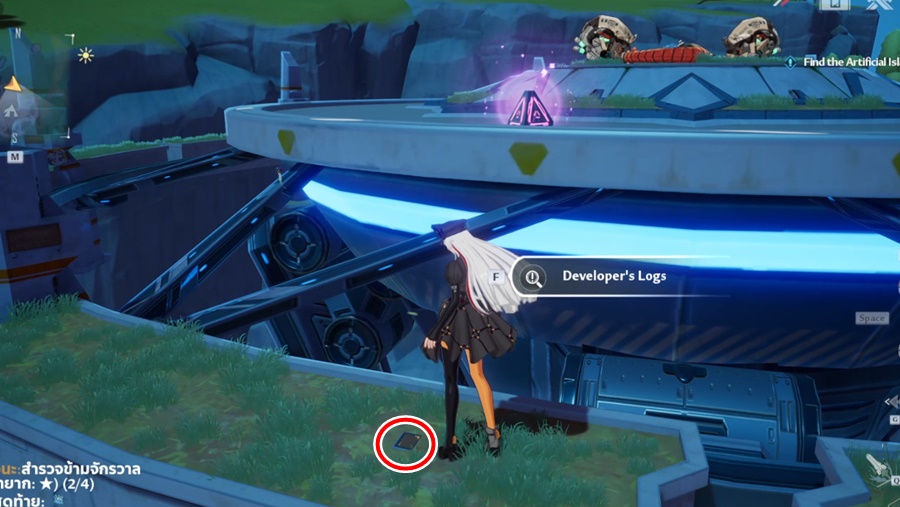
Task: Open the crossed-tools icon in the top bar
Action: (881, 6)
